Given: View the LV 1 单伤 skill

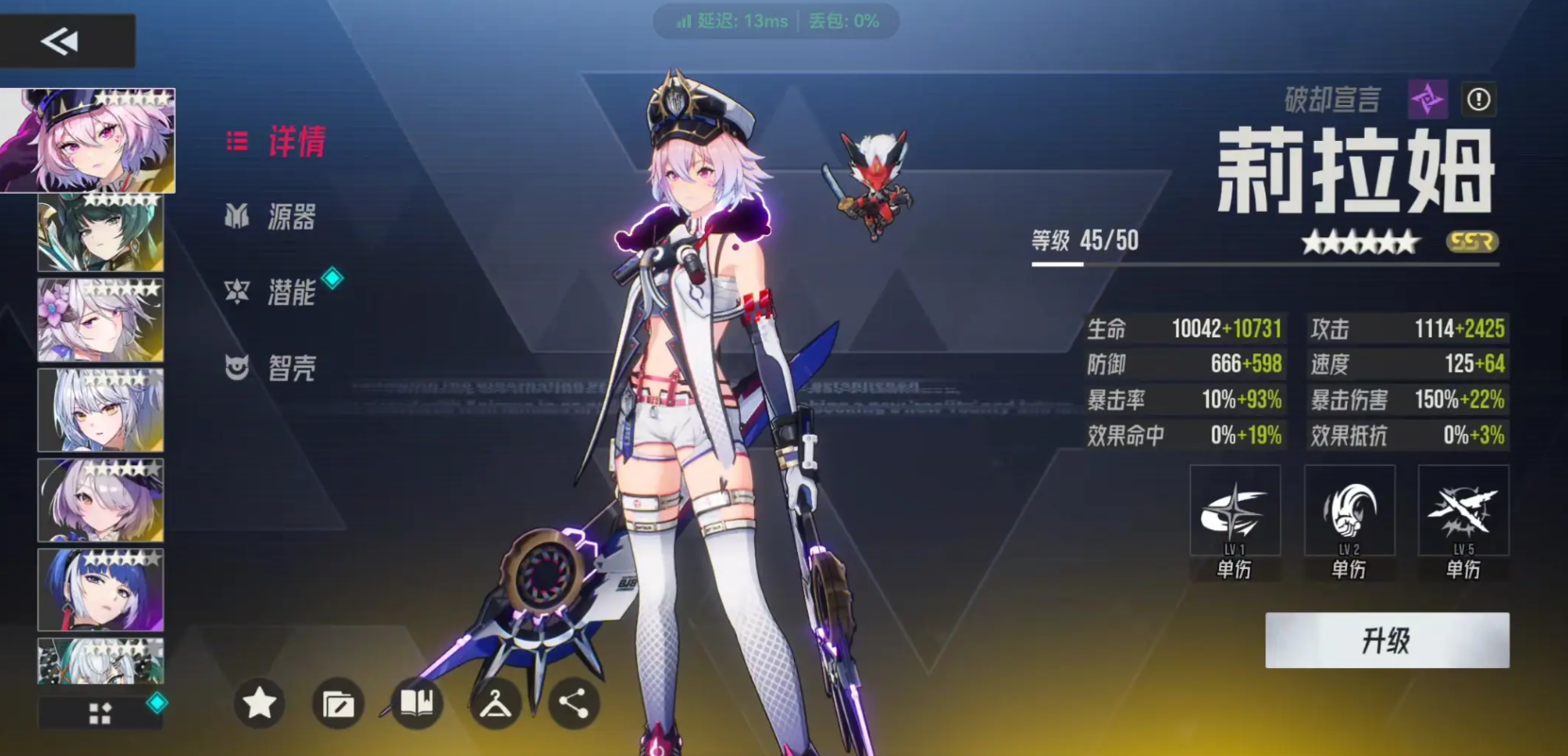Looking at the screenshot, I should tap(1234, 522).
